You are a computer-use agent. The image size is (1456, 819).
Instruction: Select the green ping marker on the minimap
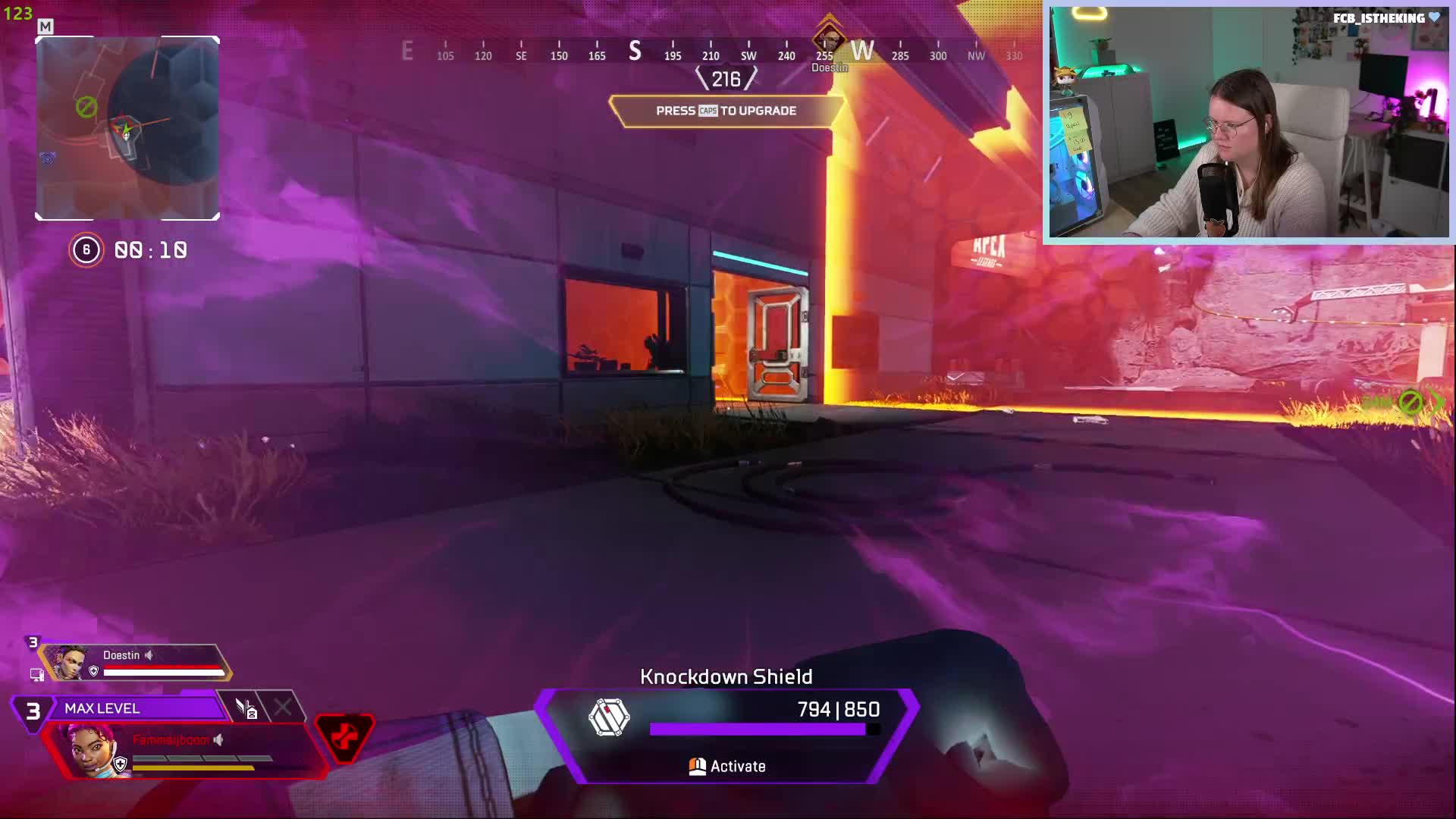[x=86, y=107]
